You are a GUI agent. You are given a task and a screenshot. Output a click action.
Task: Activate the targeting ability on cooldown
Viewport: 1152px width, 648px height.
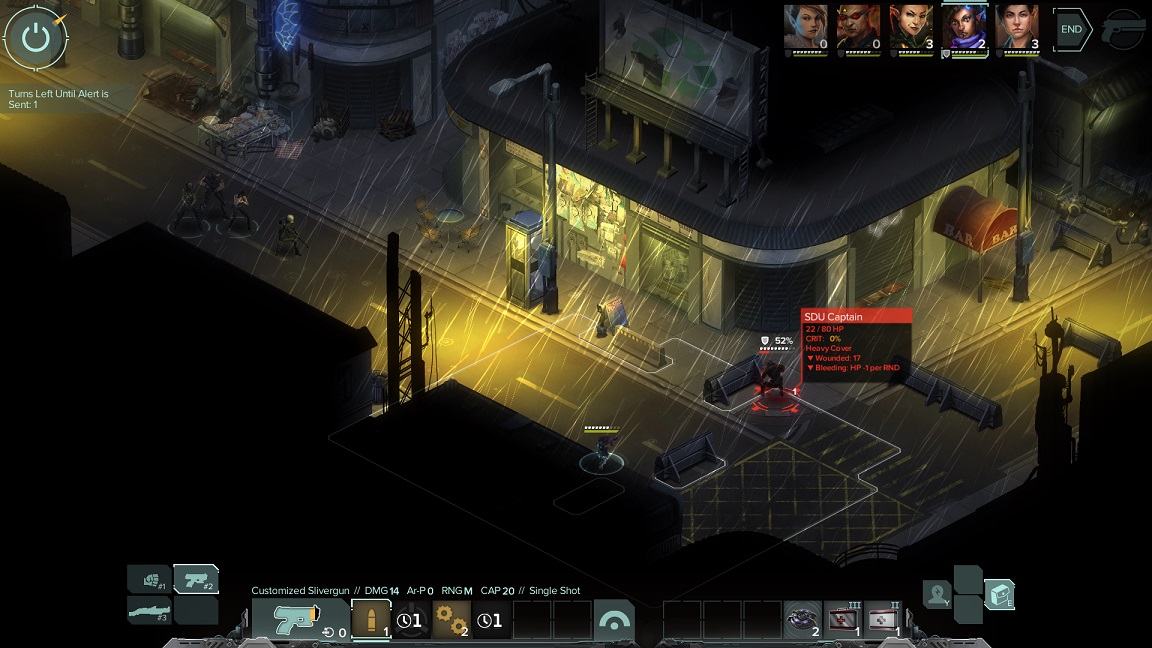(x=411, y=620)
